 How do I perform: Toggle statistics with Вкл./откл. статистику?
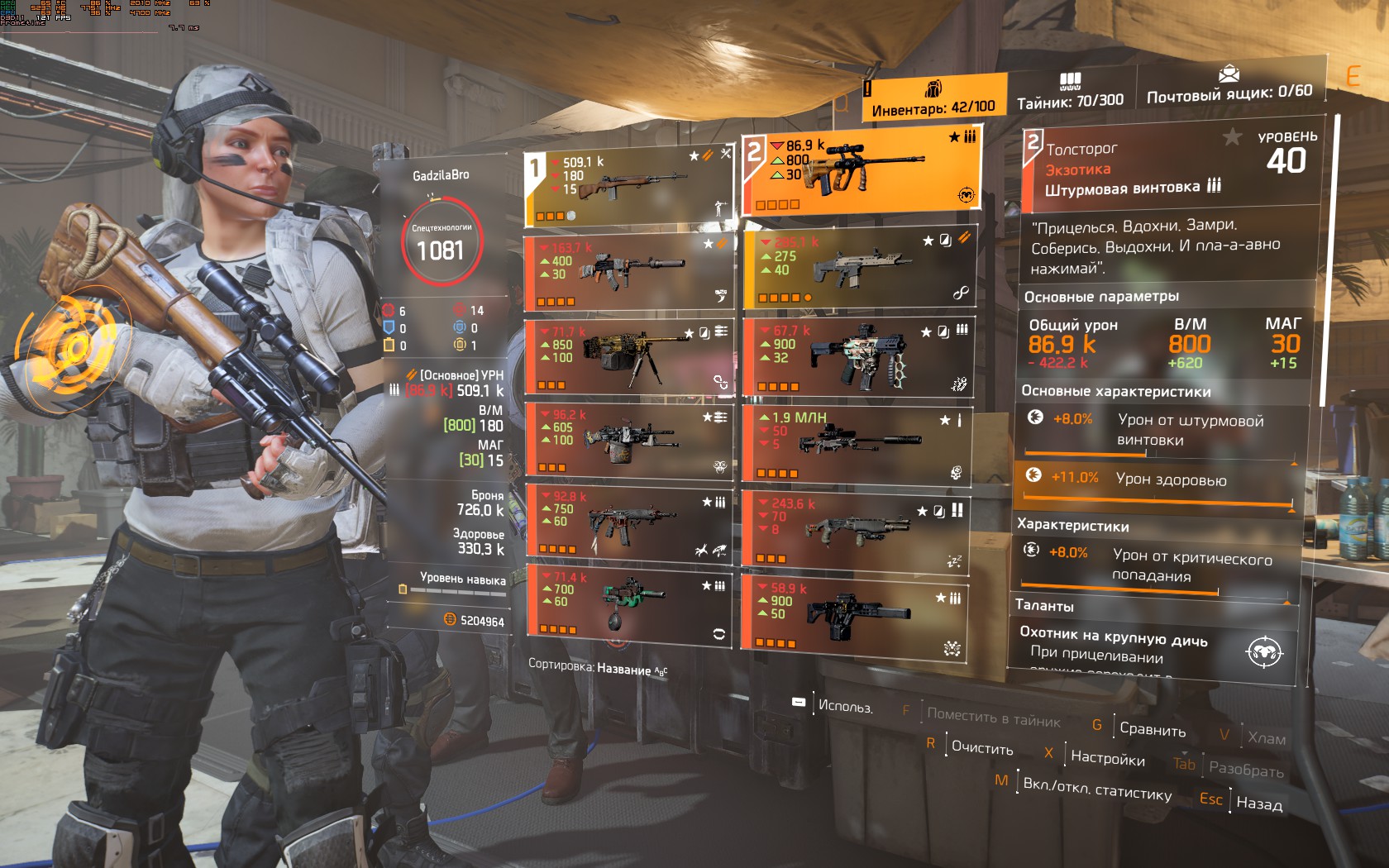(1096, 789)
